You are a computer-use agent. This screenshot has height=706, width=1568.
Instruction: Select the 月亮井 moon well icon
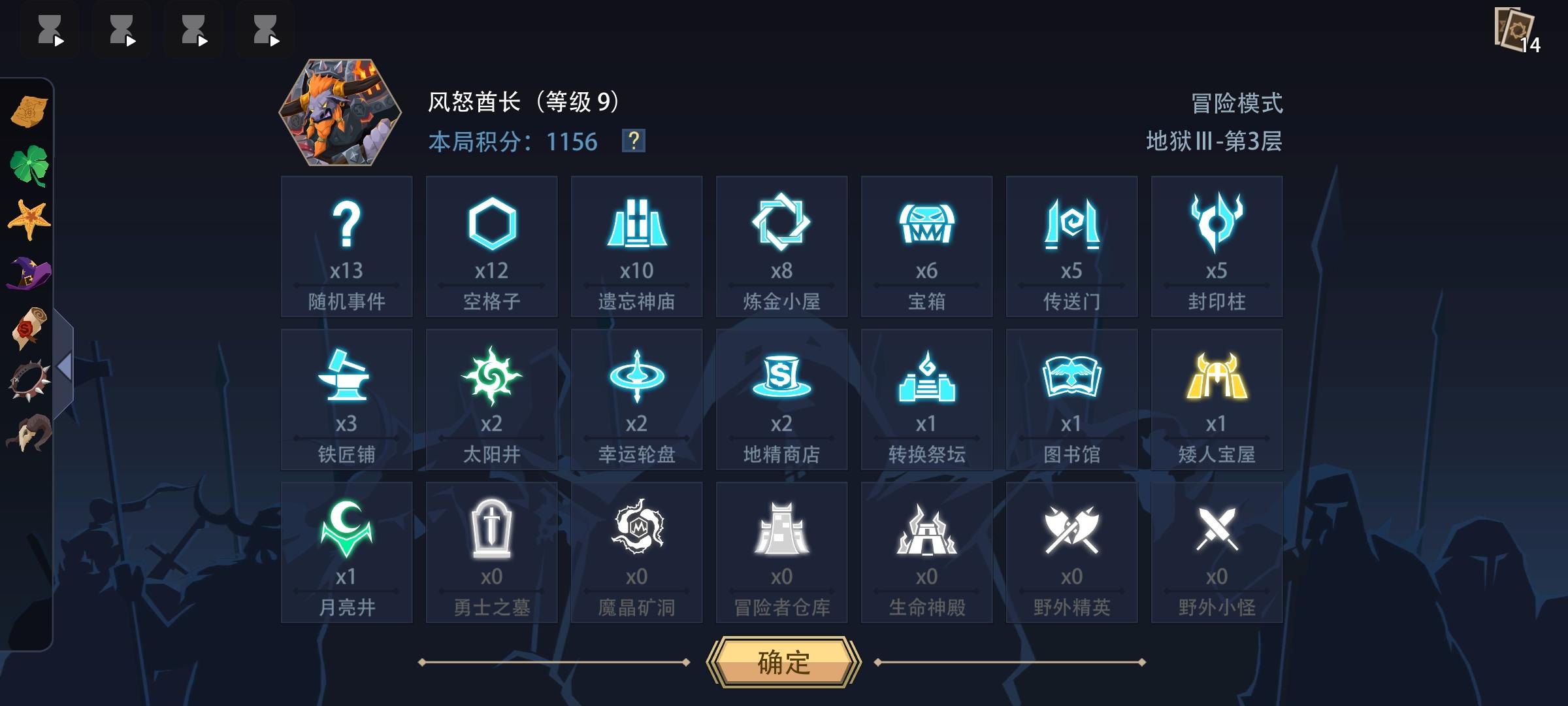[x=346, y=552]
